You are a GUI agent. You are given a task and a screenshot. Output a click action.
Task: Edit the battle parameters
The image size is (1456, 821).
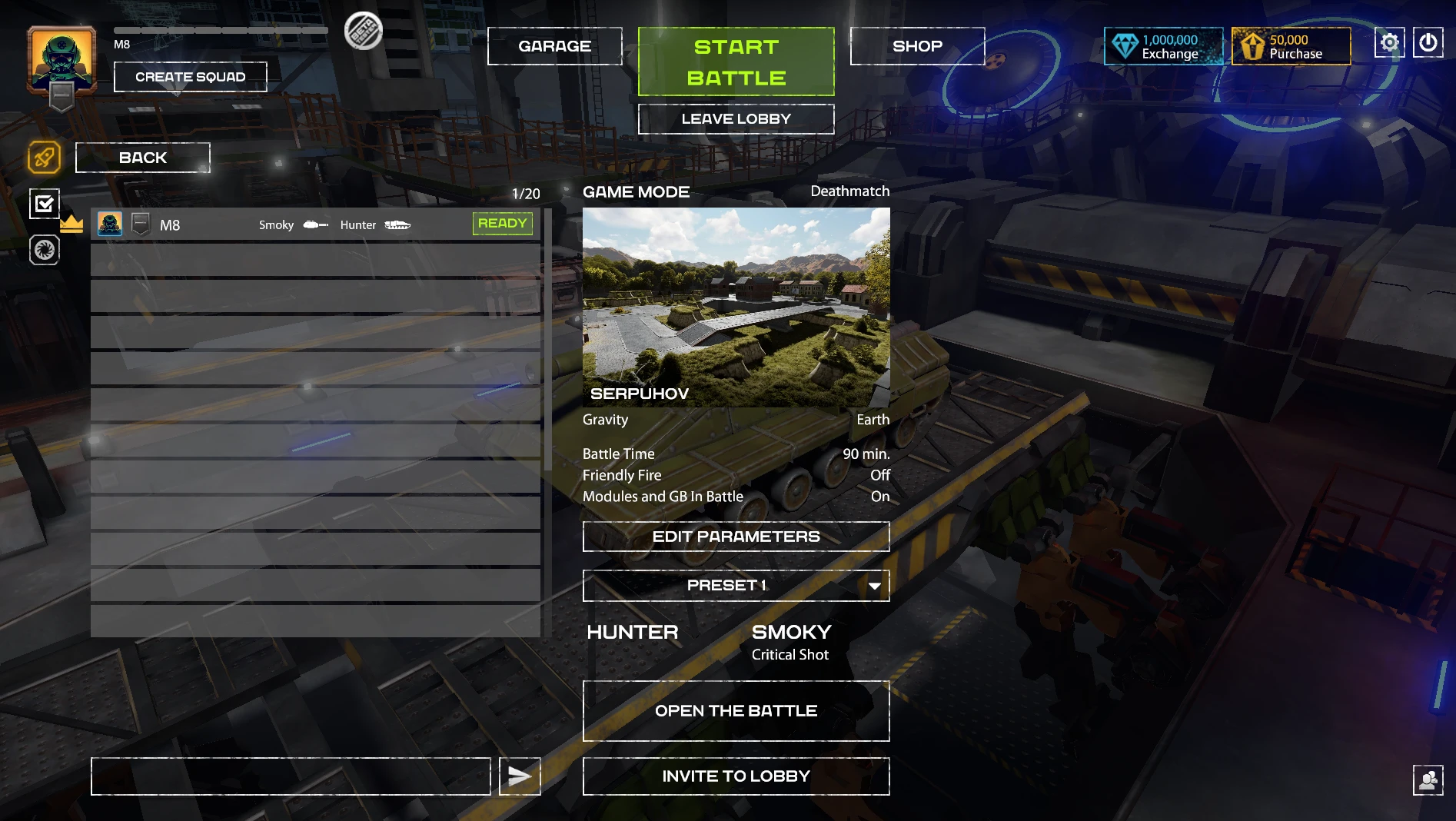tap(736, 537)
